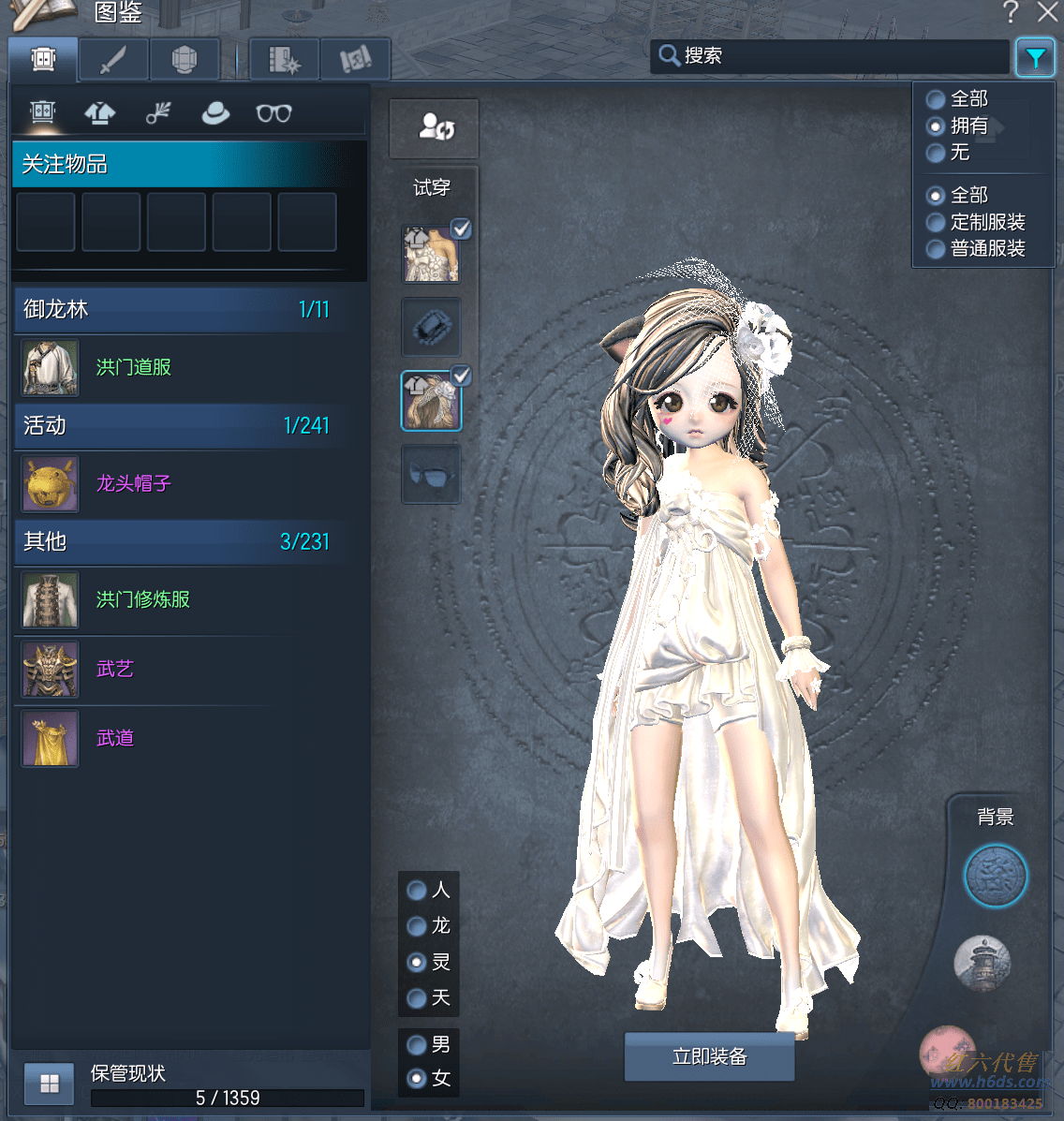This screenshot has height=1121, width=1064.
Task: Open the hat sub-category tab
Action: coord(215,113)
